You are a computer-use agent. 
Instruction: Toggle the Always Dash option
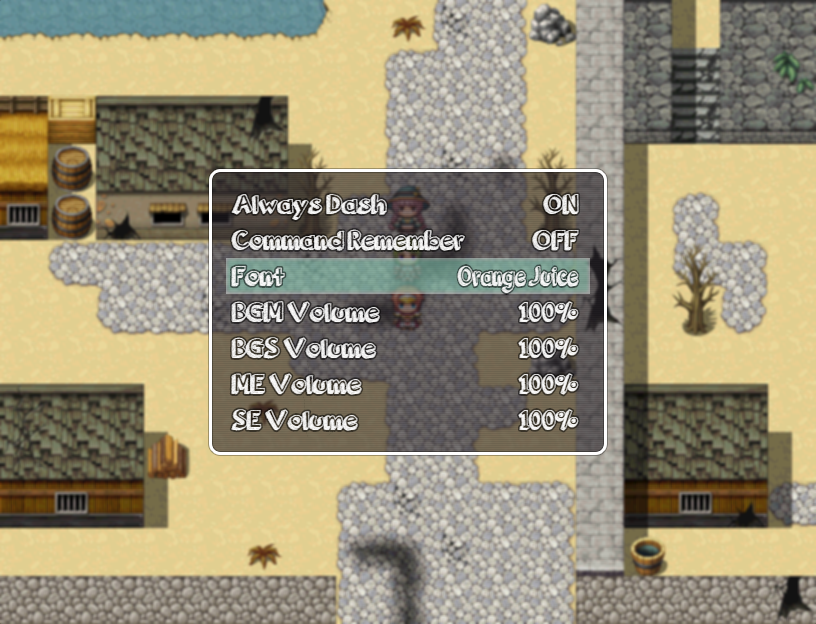click(407, 205)
